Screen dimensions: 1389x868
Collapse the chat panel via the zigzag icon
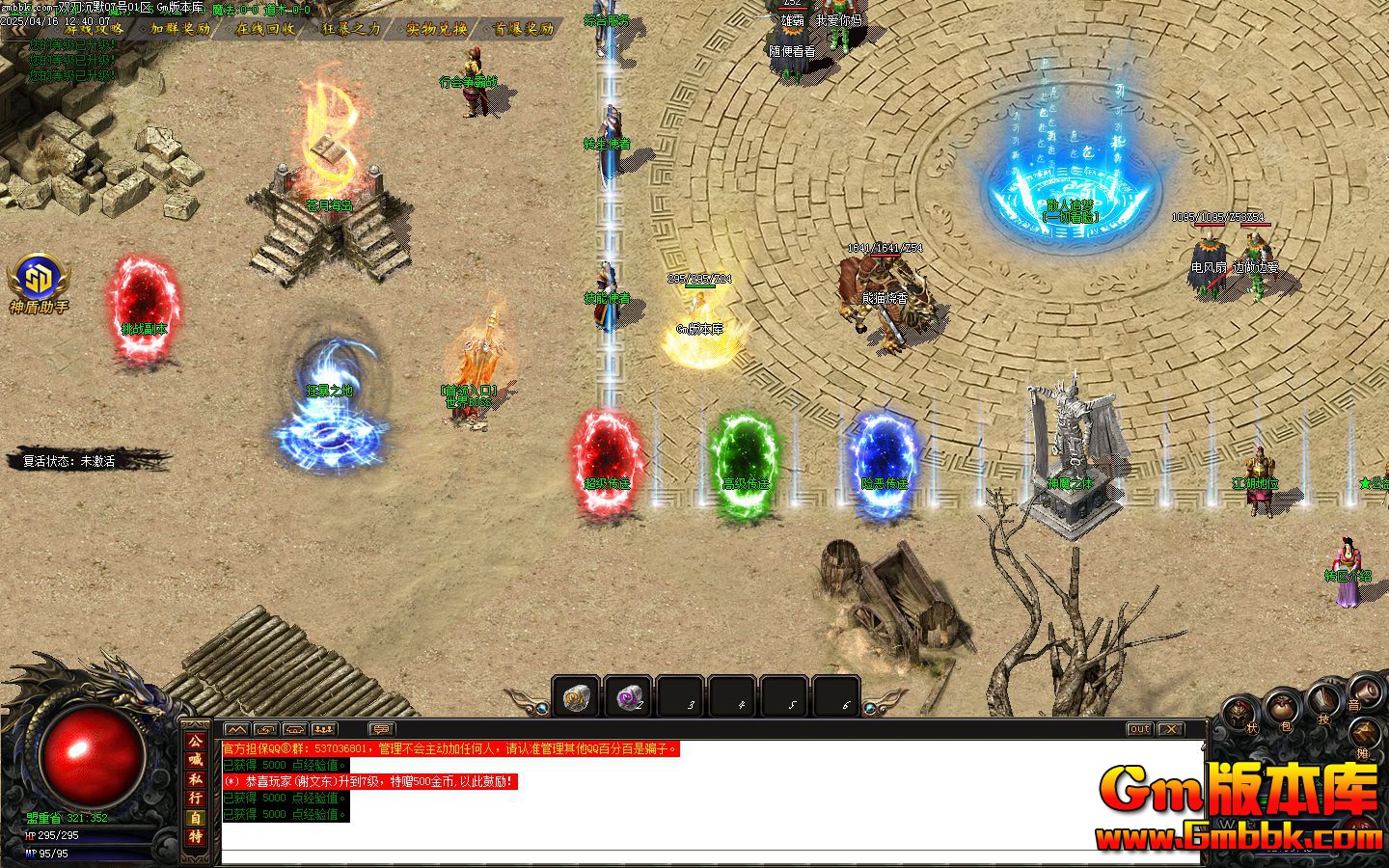pos(236,729)
